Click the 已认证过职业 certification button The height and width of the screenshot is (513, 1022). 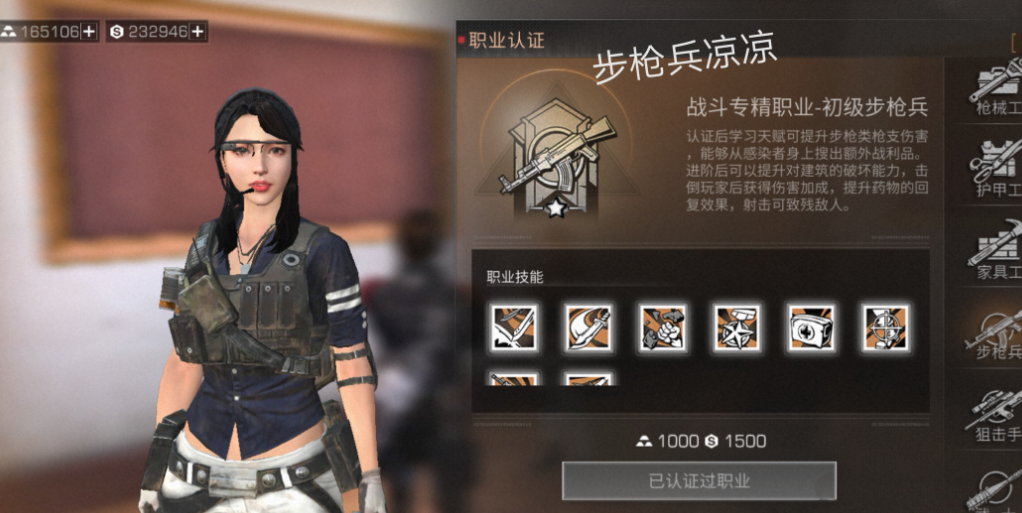(698, 481)
